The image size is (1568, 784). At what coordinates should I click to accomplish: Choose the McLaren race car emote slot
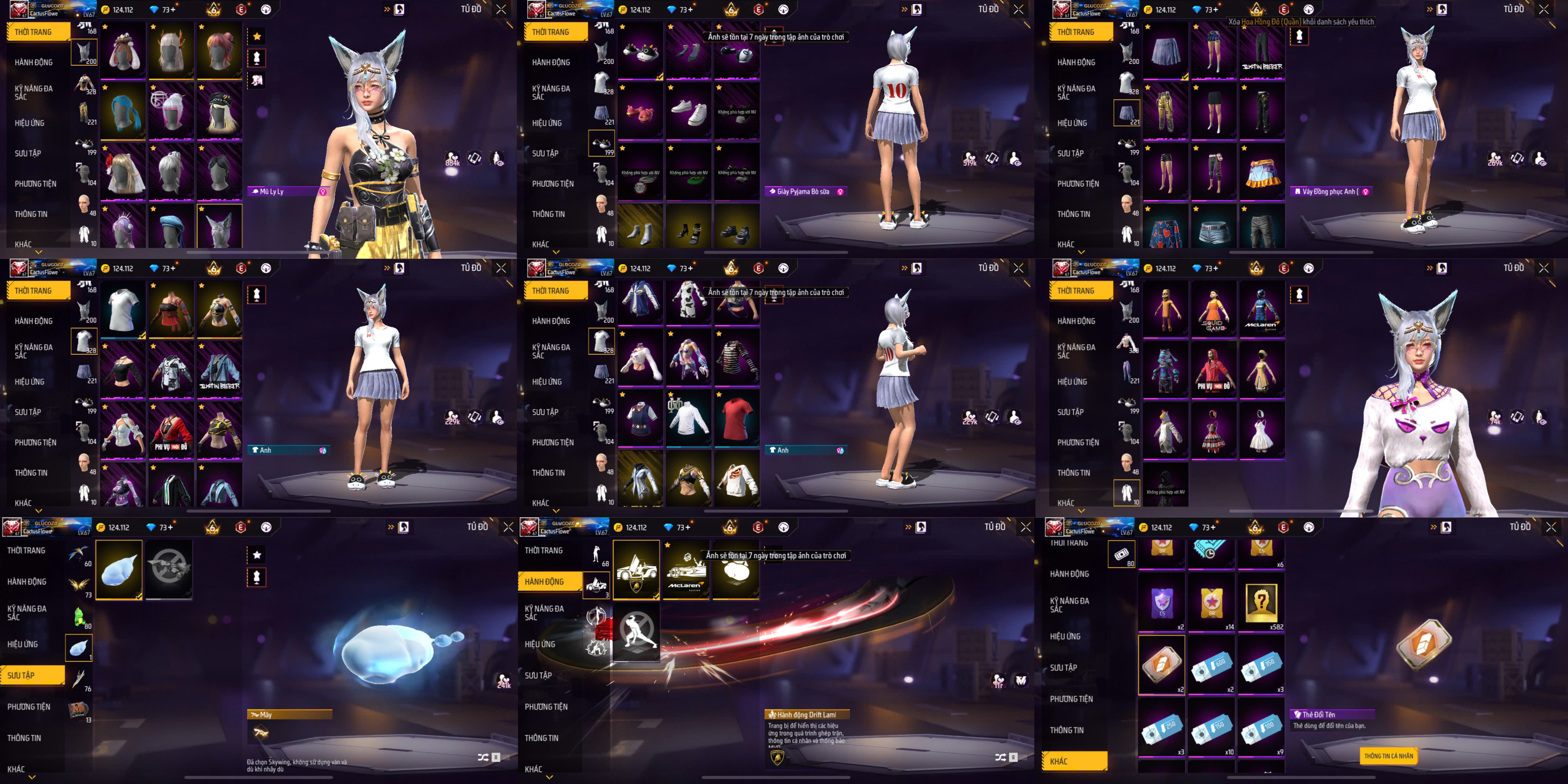[686, 570]
